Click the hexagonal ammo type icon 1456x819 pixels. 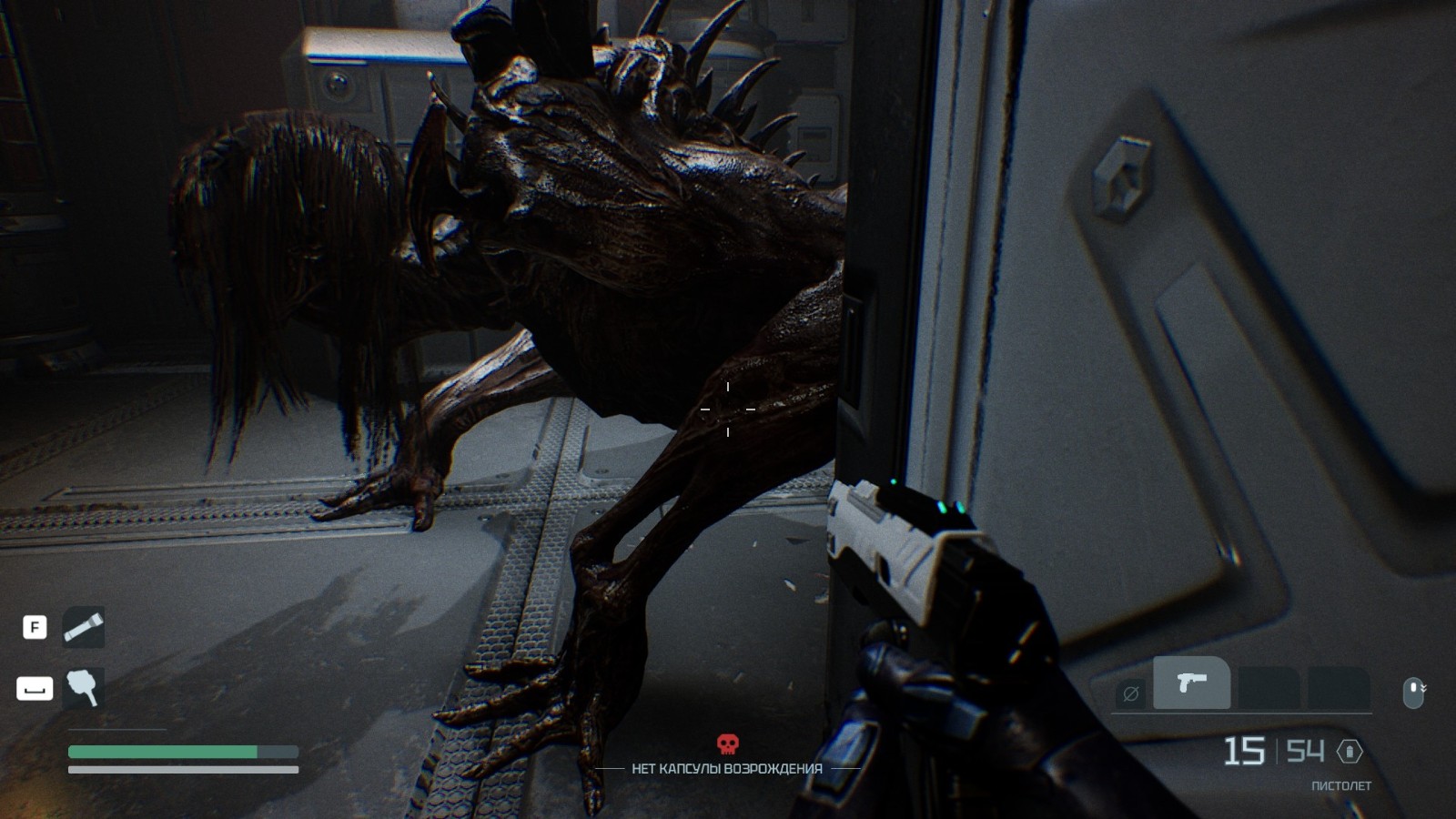[1350, 752]
